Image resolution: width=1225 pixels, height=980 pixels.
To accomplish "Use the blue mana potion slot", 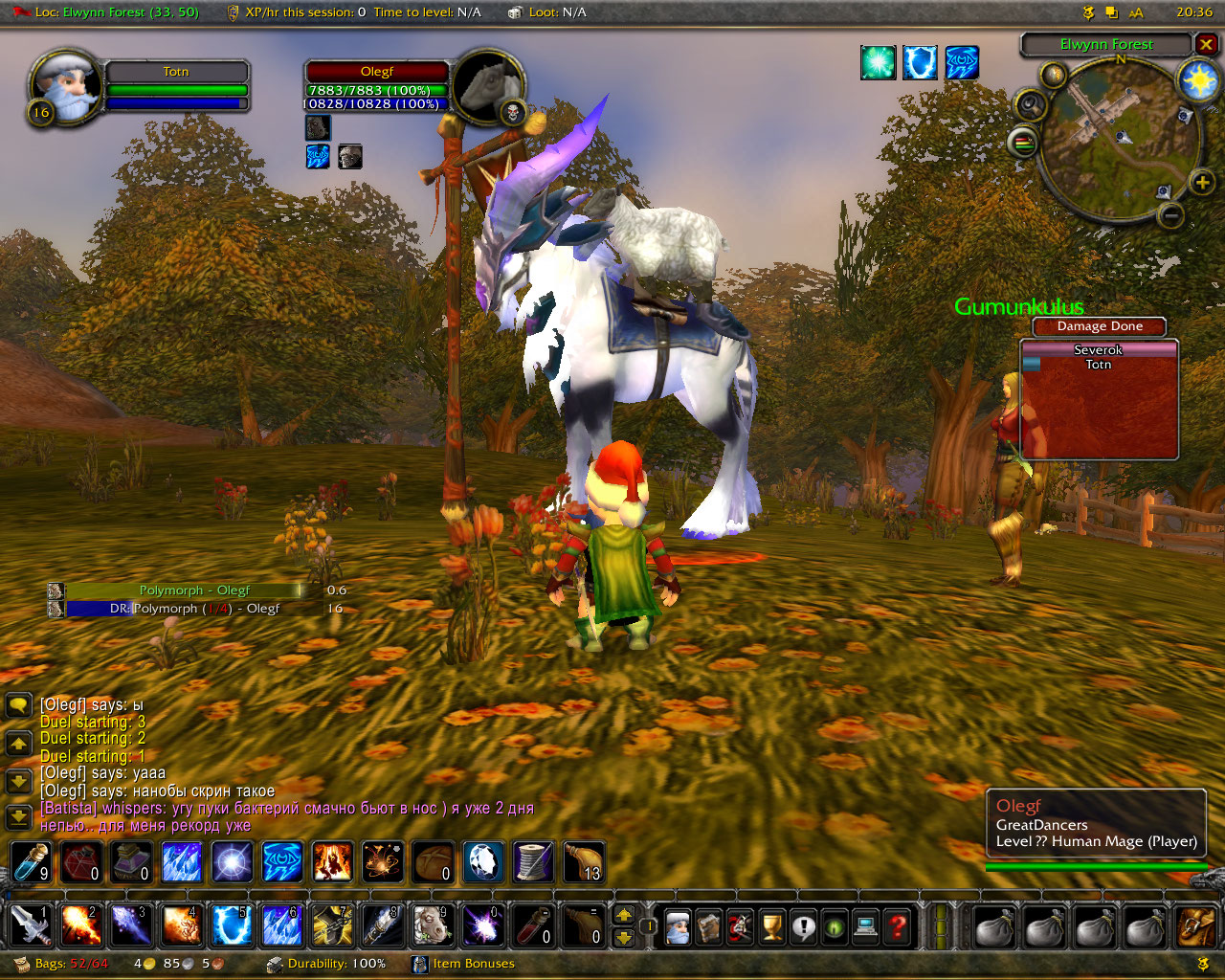I will pyautogui.click(x=30, y=862).
